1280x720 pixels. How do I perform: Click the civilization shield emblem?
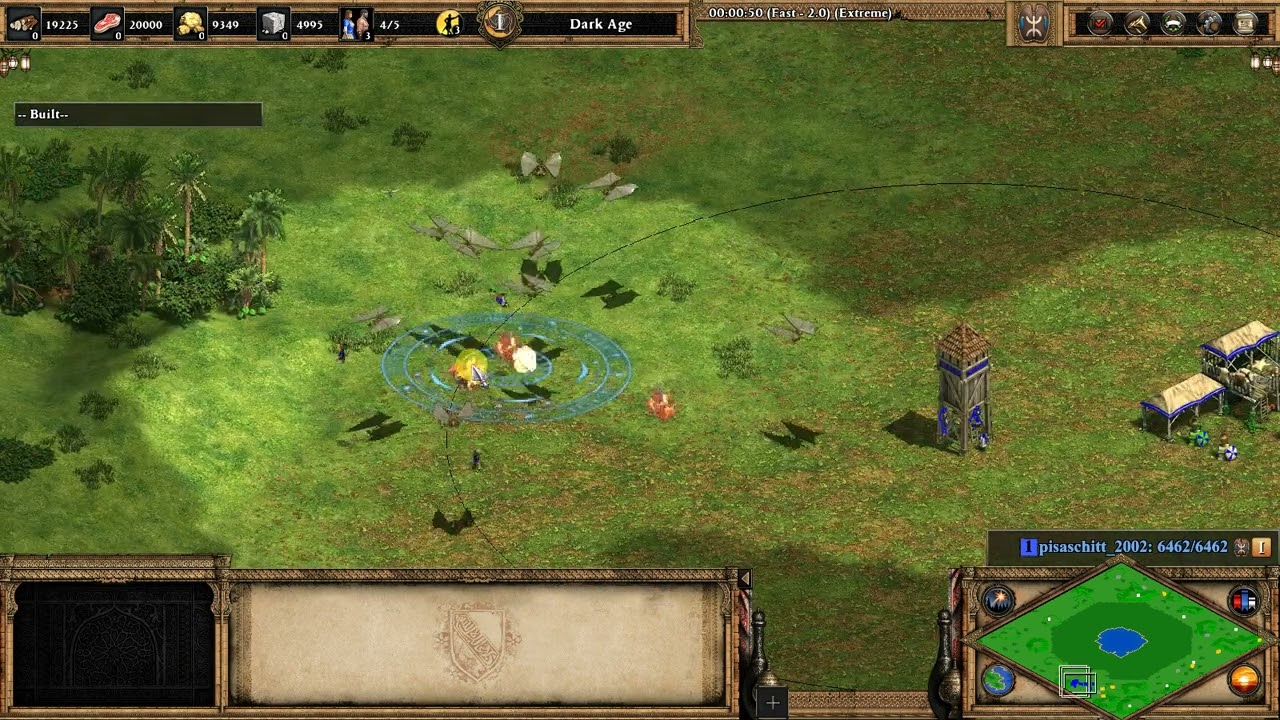point(1034,24)
